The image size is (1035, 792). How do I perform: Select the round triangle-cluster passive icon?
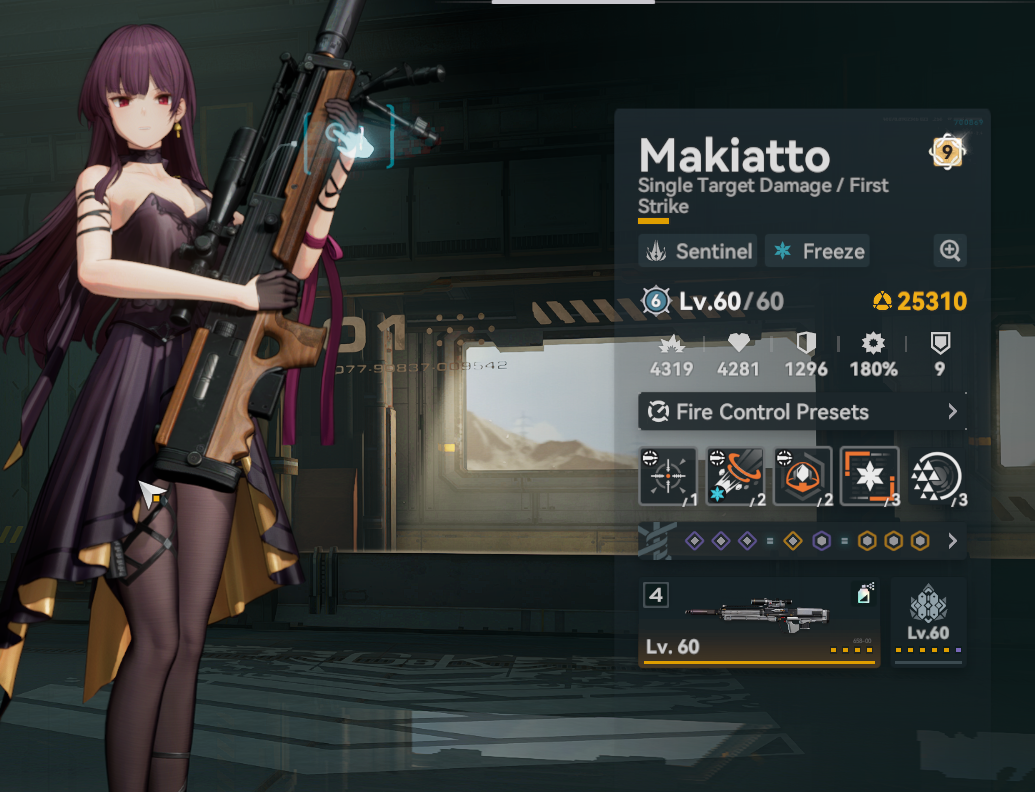click(x=936, y=476)
